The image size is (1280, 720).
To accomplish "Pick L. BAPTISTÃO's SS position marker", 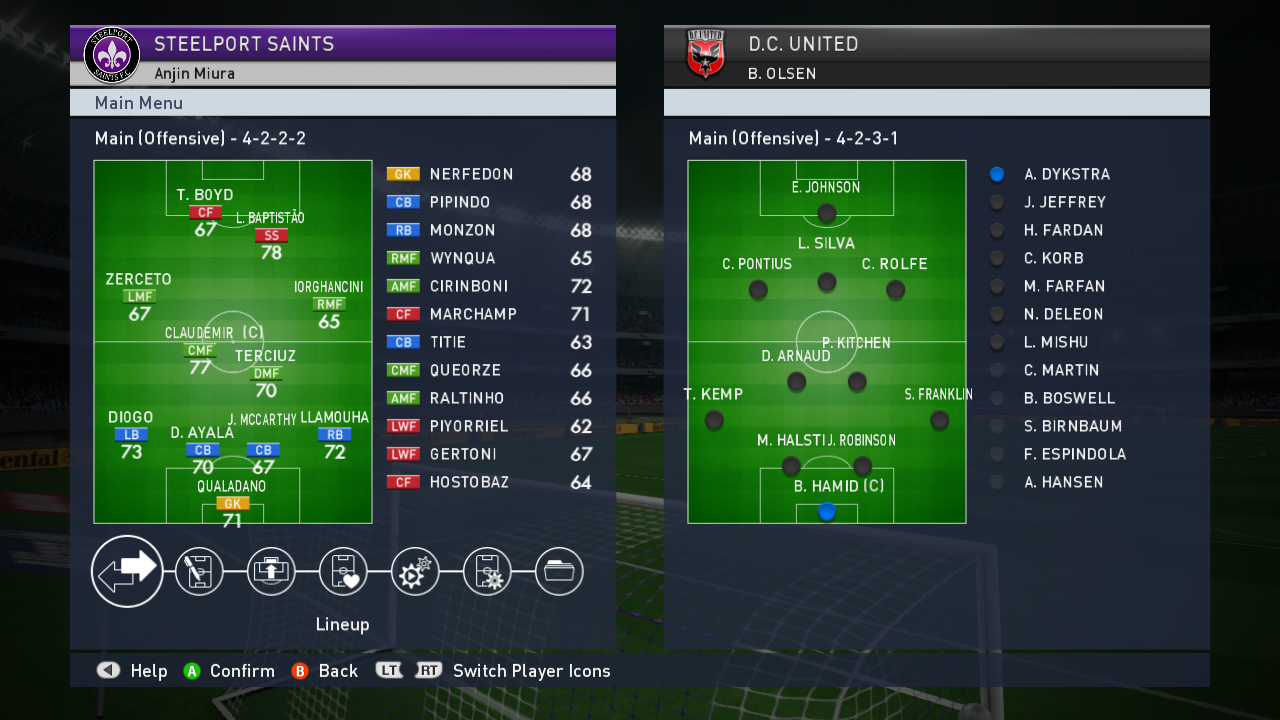I will 271,236.
